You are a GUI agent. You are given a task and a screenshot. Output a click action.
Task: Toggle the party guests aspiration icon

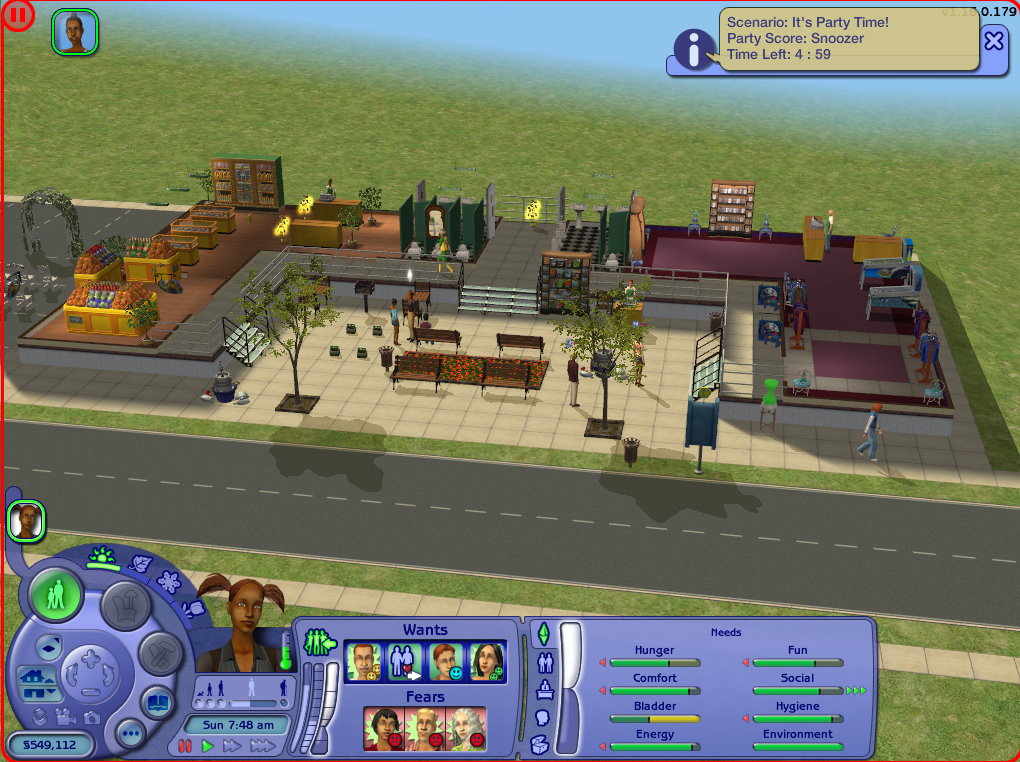coord(318,640)
